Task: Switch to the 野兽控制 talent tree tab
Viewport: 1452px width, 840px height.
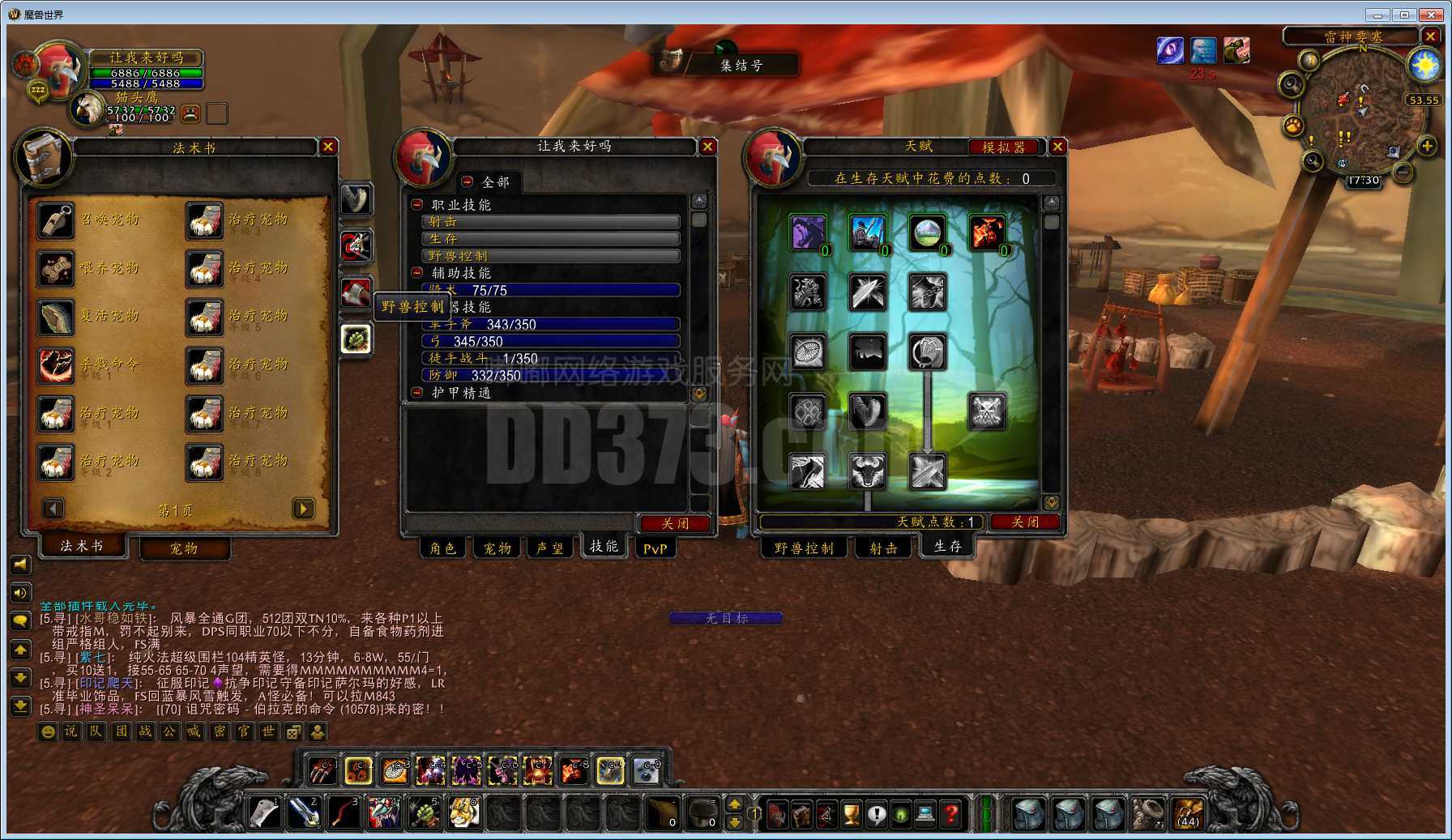Action: (x=803, y=548)
